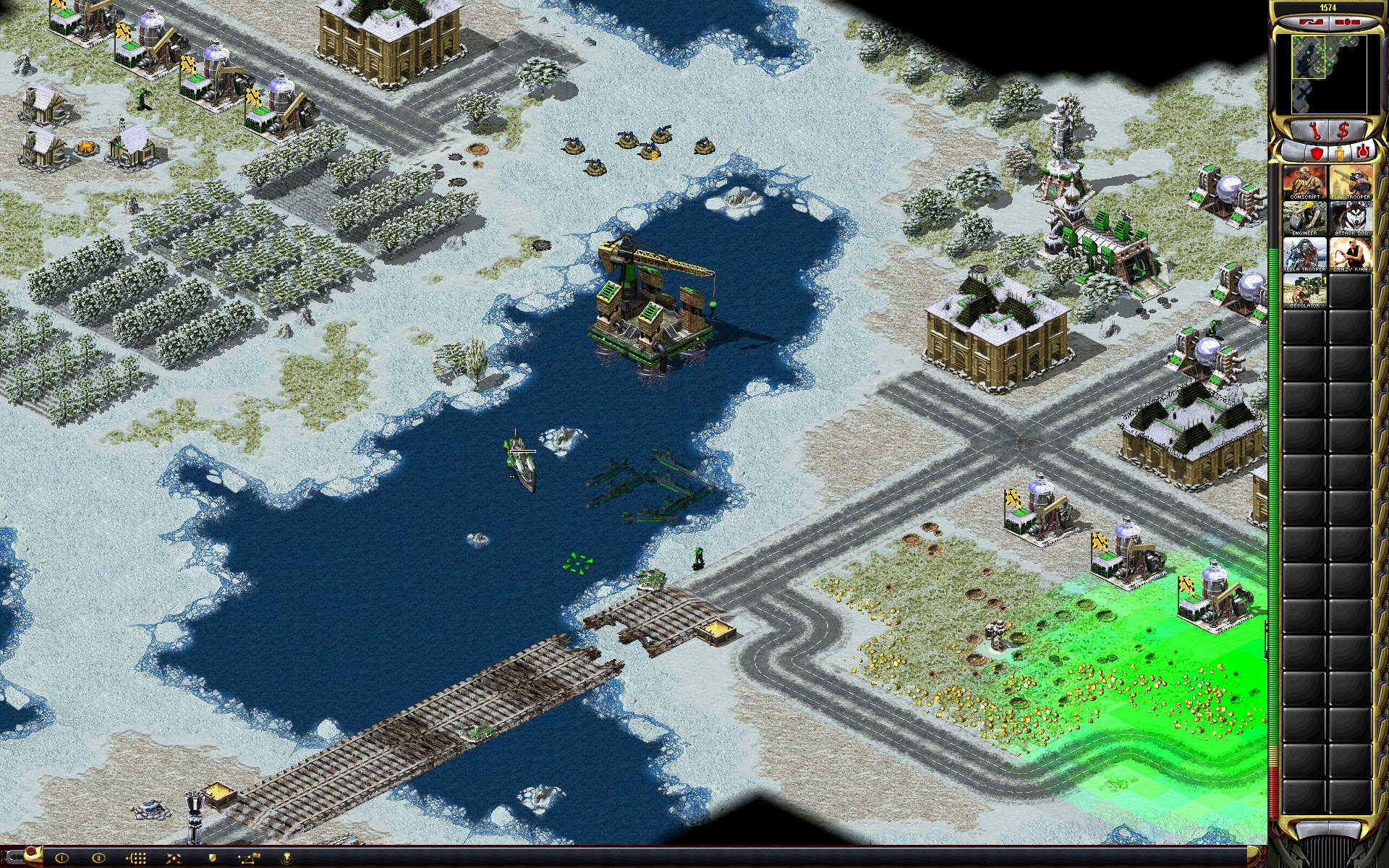Toggle the dollar-sign sell mode
Viewport: 1389px width, 868px height.
pyautogui.click(x=1343, y=131)
